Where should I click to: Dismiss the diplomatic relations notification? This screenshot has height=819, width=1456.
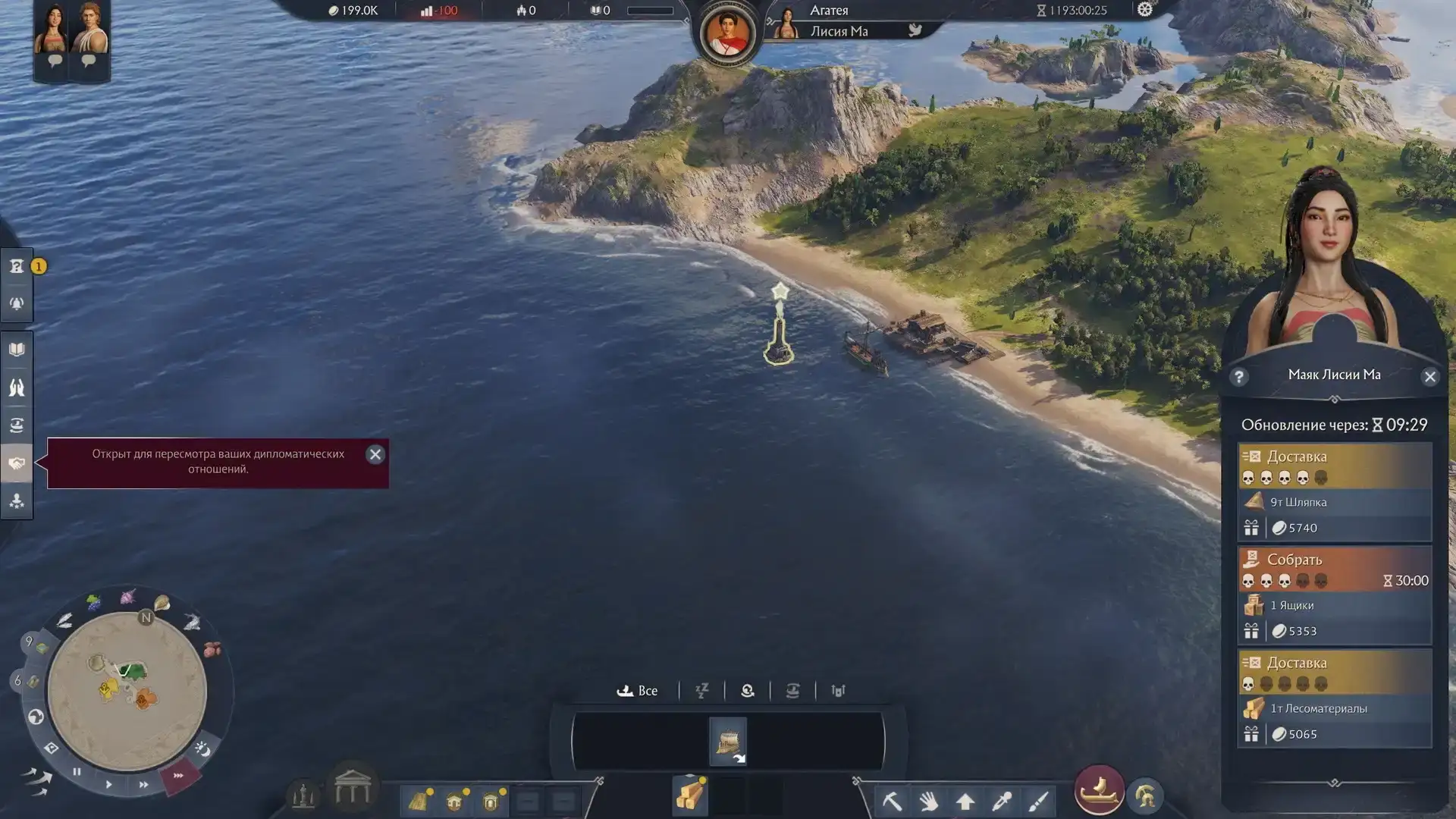[x=375, y=454]
